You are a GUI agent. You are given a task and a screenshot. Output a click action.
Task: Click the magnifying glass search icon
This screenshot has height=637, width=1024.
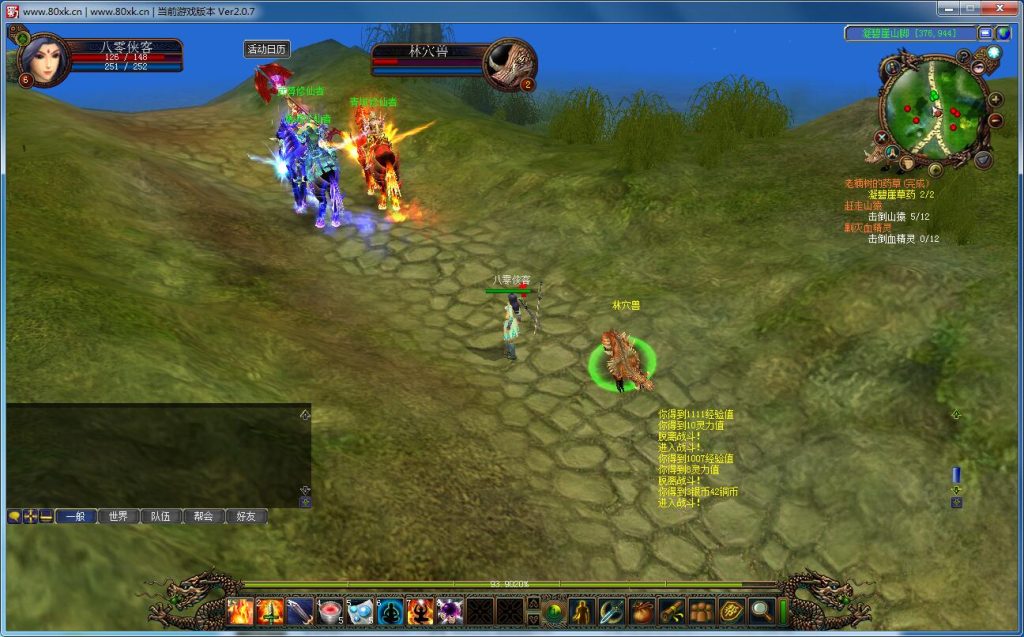click(x=761, y=611)
